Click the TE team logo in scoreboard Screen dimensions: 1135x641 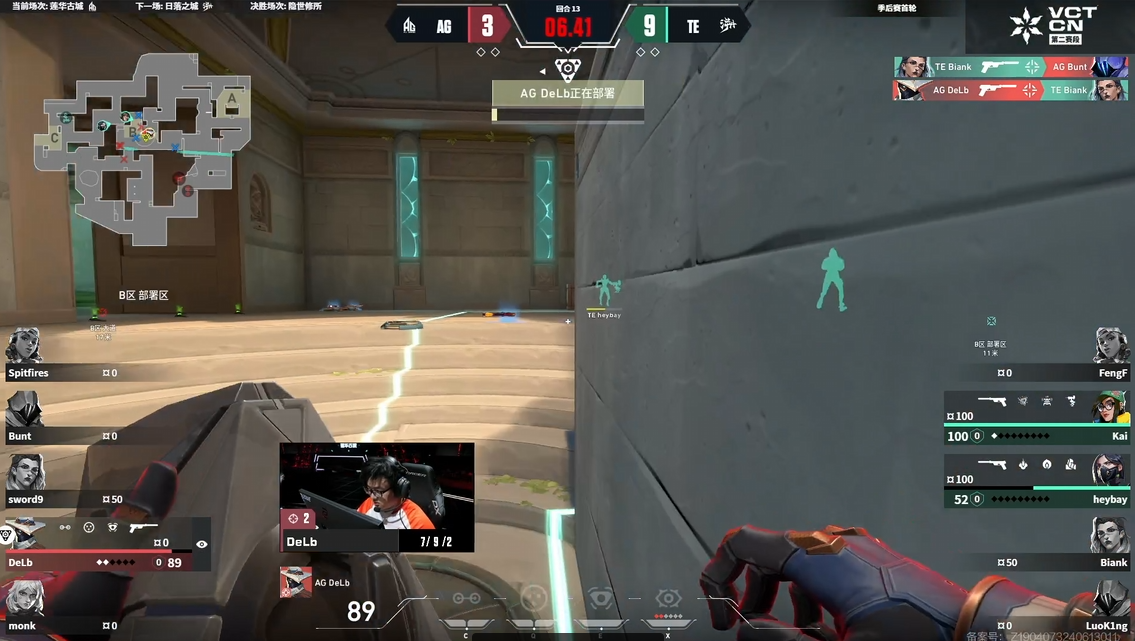[727, 26]
